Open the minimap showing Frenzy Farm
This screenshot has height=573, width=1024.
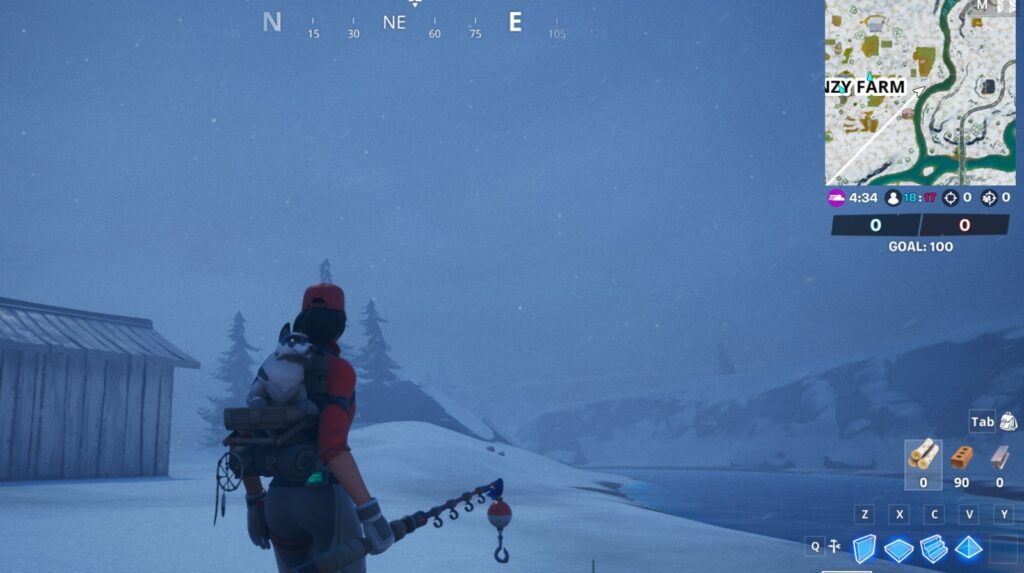tap(919, 92)
